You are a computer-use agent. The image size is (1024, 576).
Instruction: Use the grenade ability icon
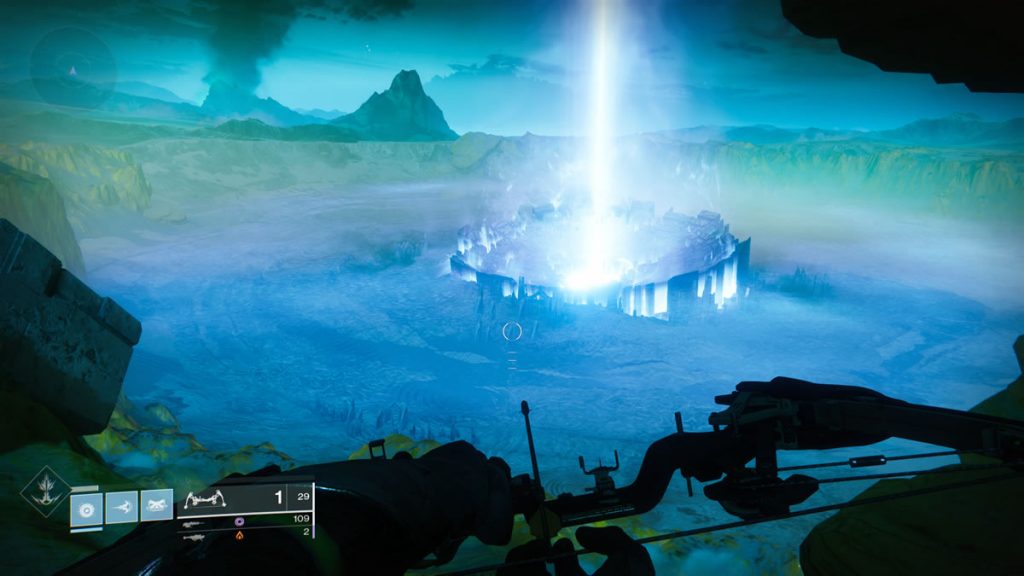coord(87,507)
